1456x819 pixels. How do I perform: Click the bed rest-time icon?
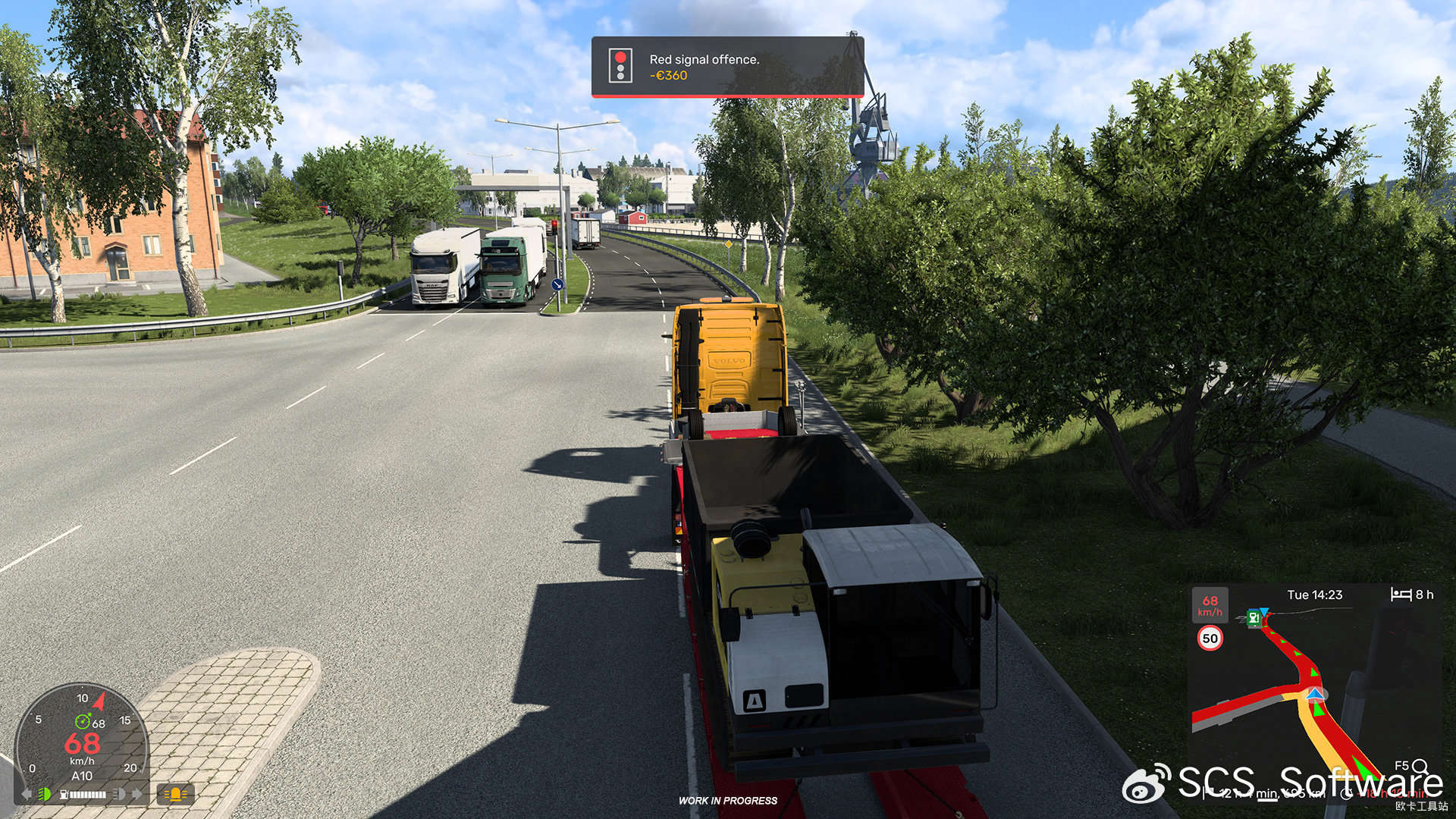click(x=1401, y=595)
